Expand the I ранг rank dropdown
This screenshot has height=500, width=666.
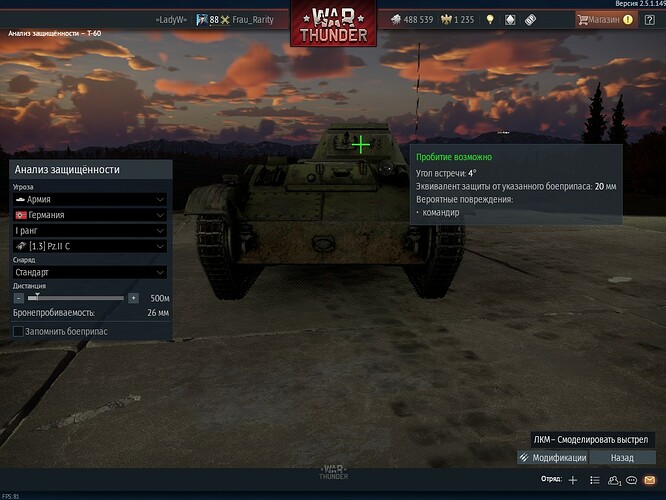pyautogui.click(x=89, y=229)
